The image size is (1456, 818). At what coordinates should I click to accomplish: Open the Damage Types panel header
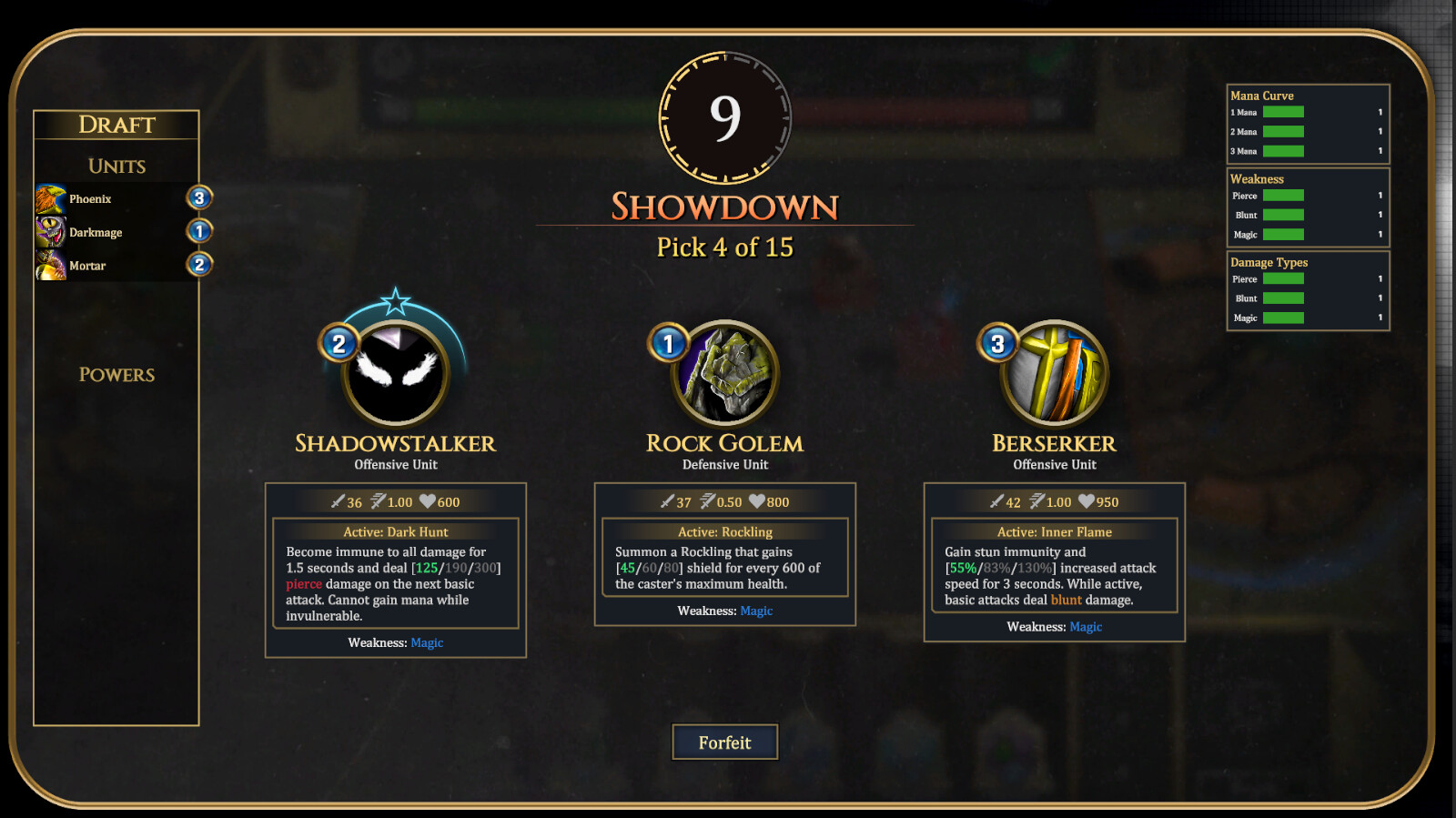[1269, 262]
